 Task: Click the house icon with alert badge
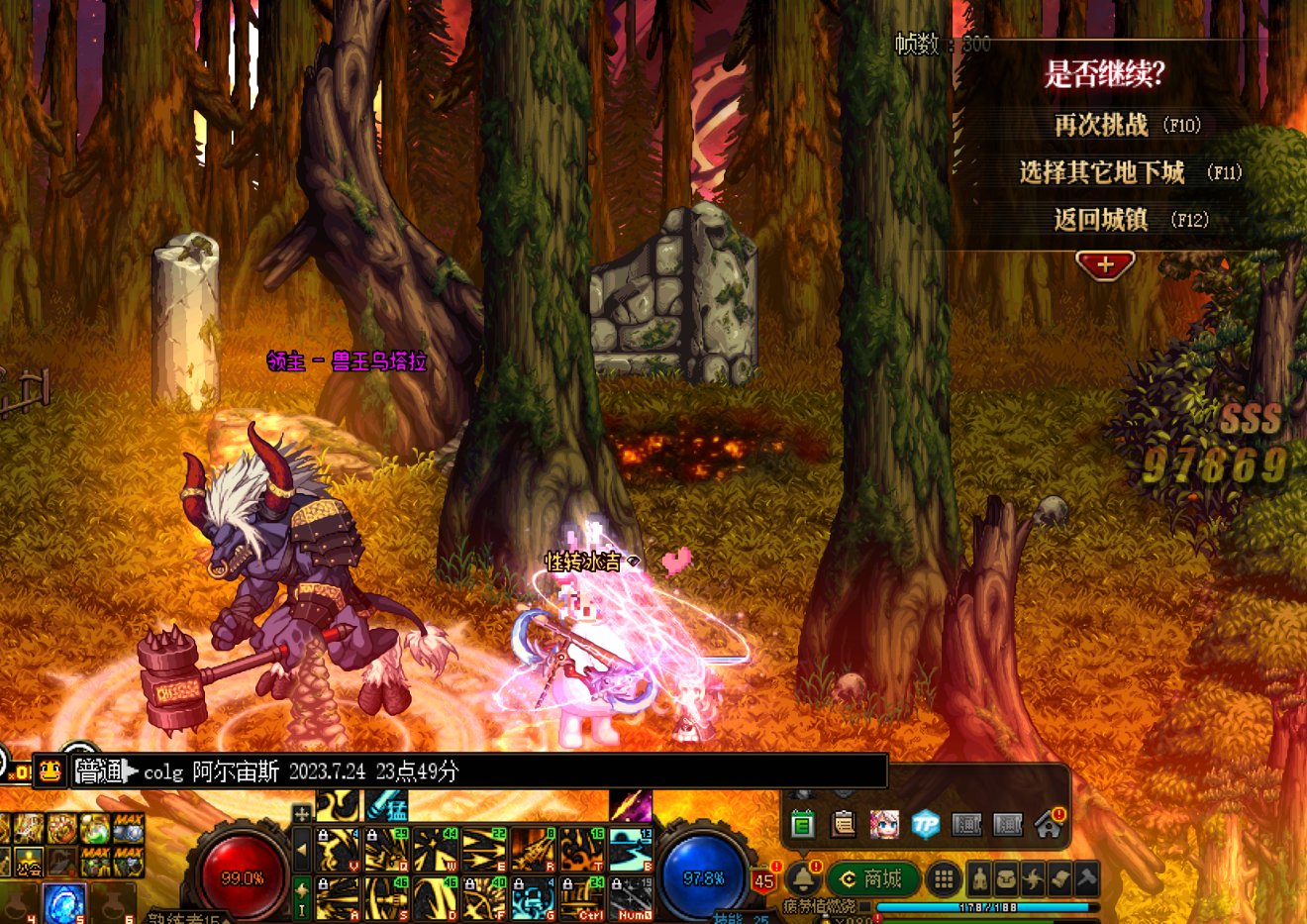click(x=1049, y=823)
